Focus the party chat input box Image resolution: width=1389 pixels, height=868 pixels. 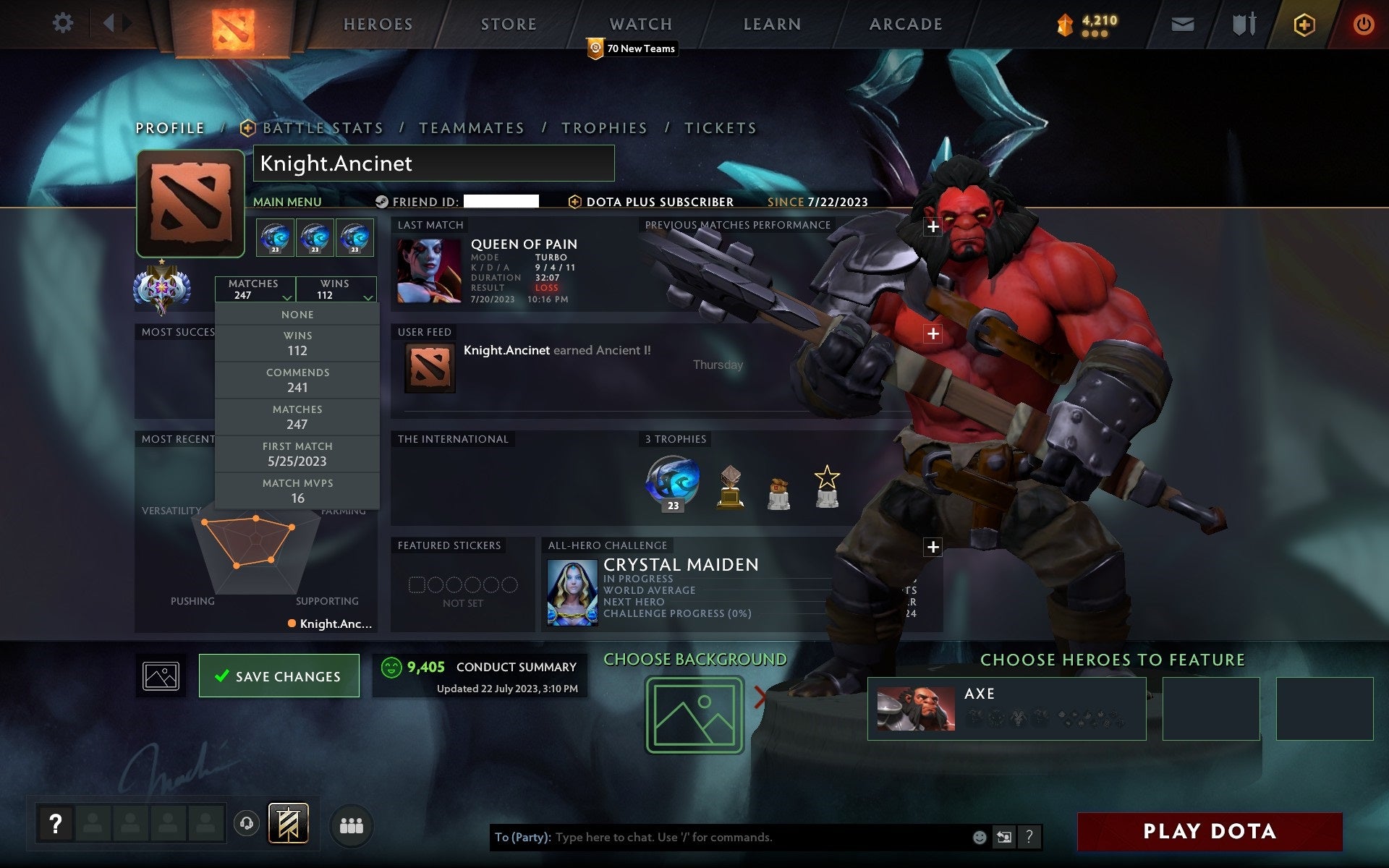760,837
